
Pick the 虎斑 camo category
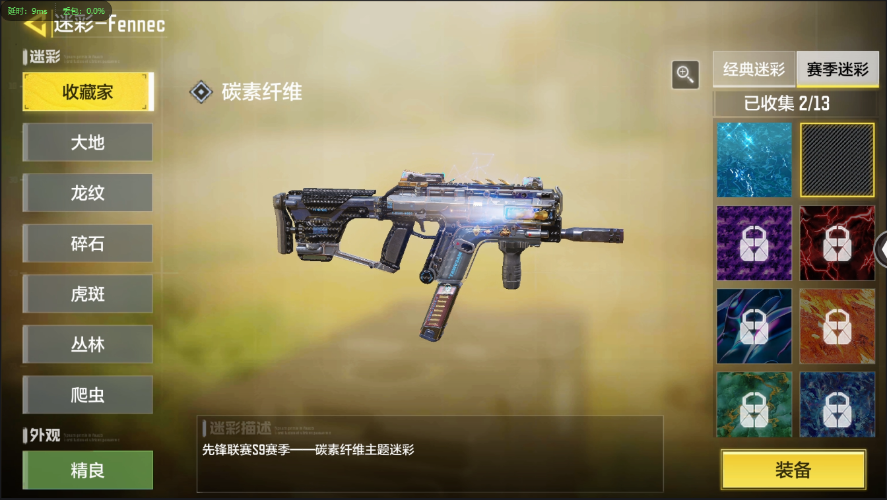point(88,294)
